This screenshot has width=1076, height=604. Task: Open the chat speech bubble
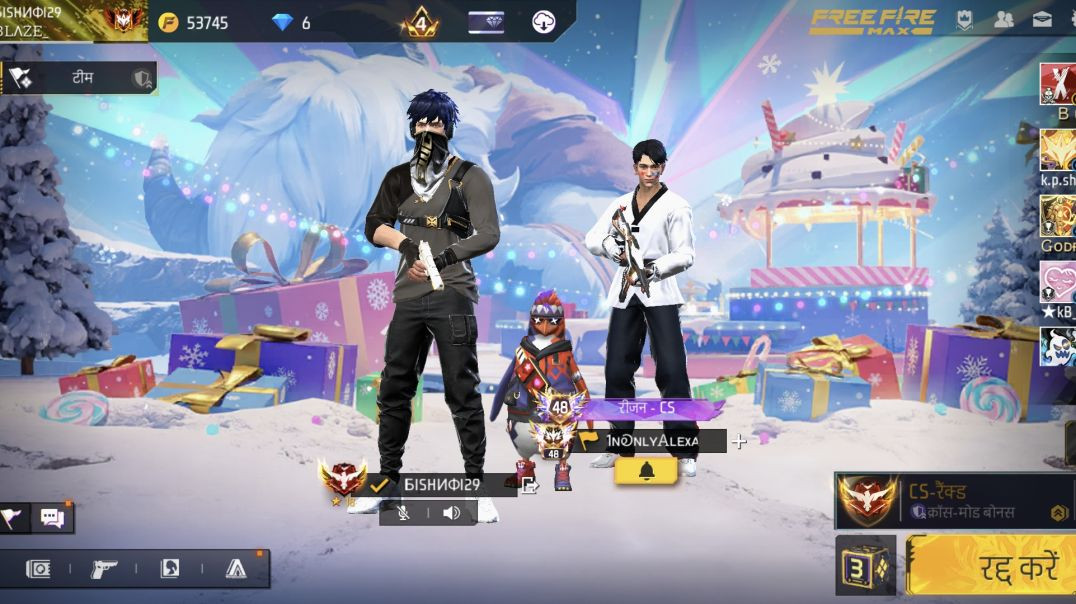[x=51, y=517]
